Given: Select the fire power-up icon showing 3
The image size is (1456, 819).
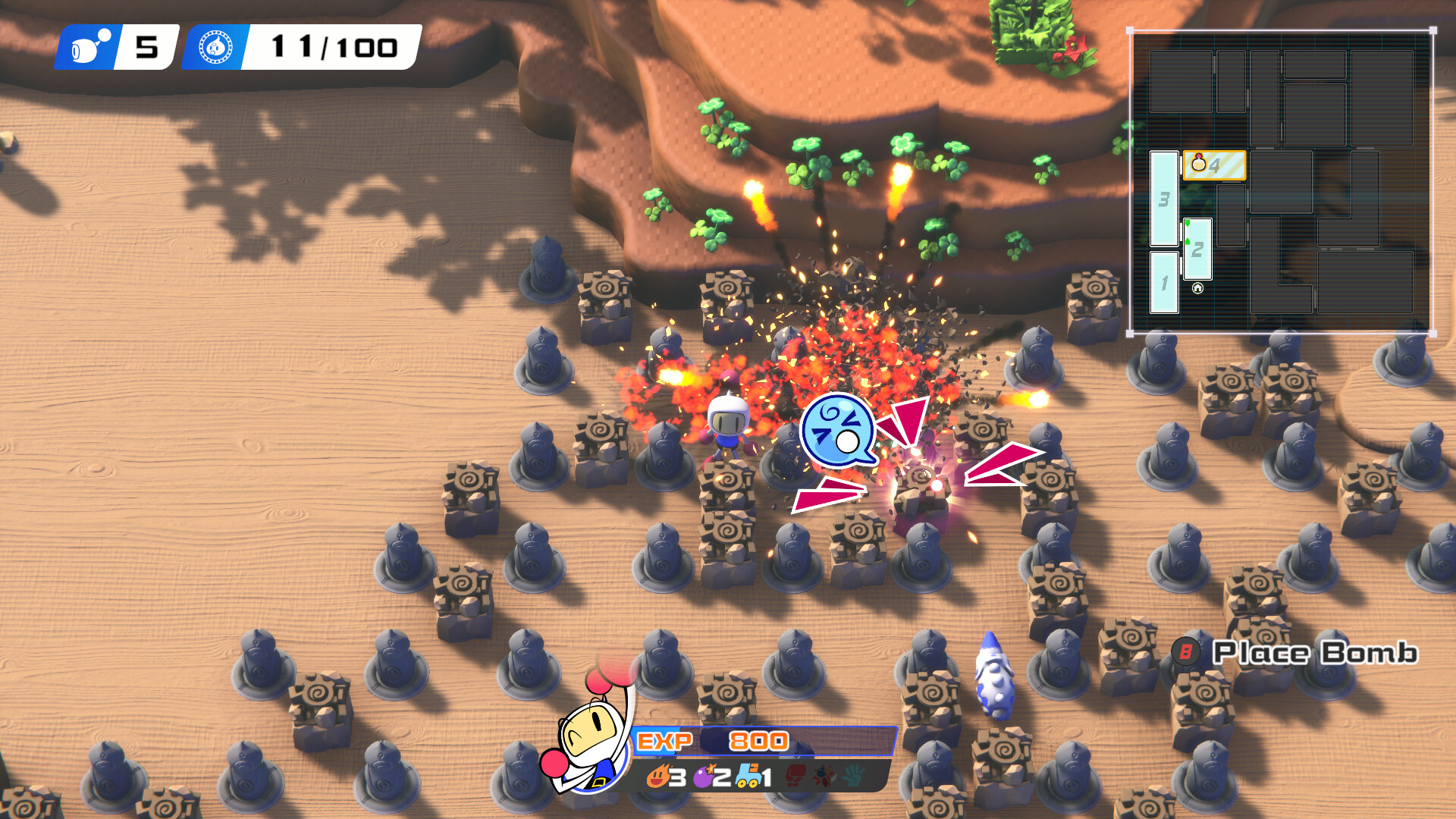Looking at the screenshot, I should click(x=658, y=777).
